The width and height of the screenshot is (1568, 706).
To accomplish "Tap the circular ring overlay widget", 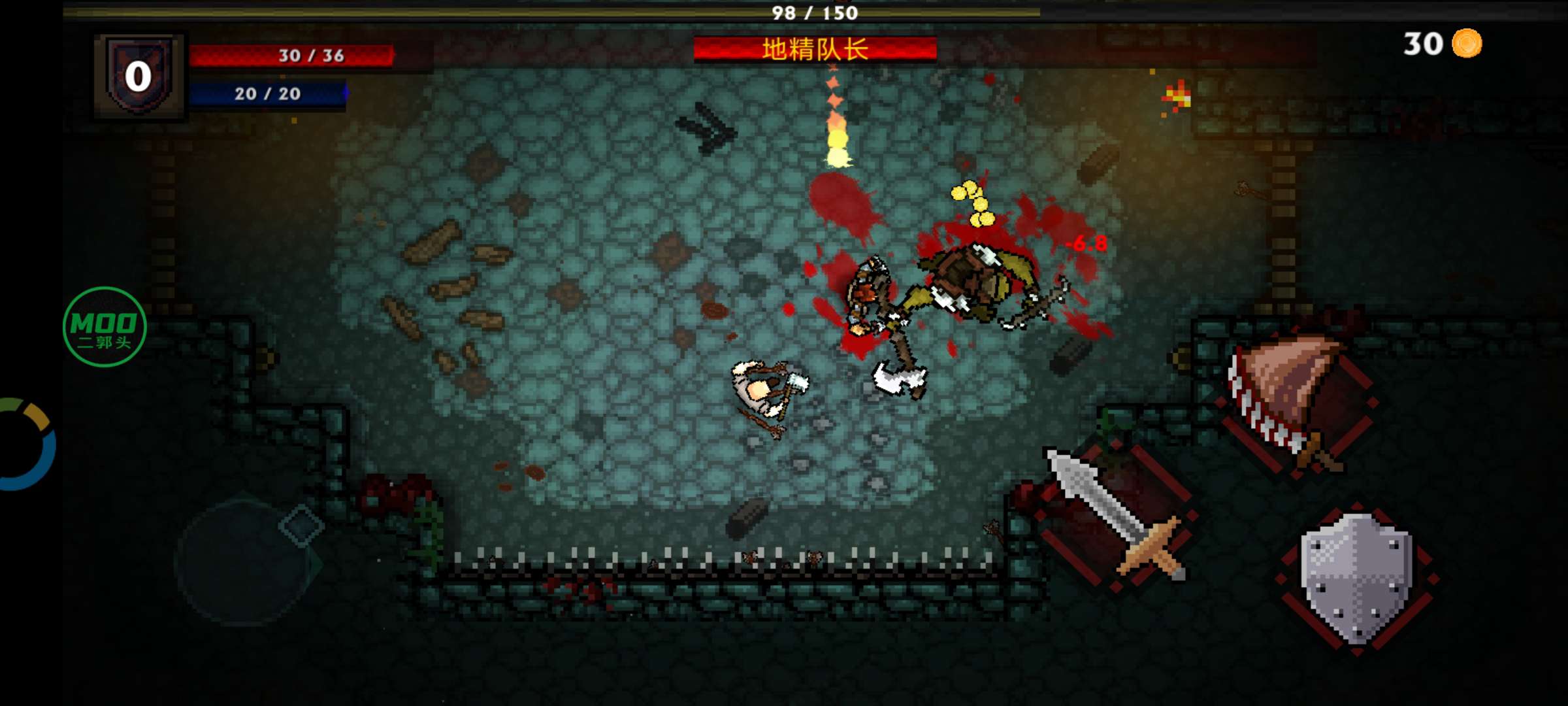I will tap(26, 445).
